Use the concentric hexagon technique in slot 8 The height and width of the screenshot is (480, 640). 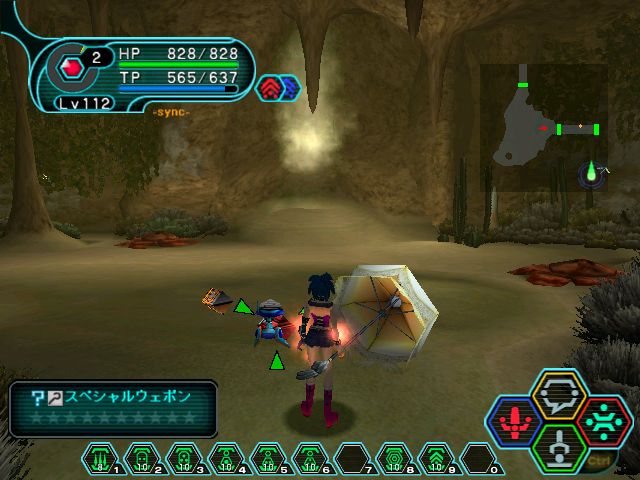[394, 458]
